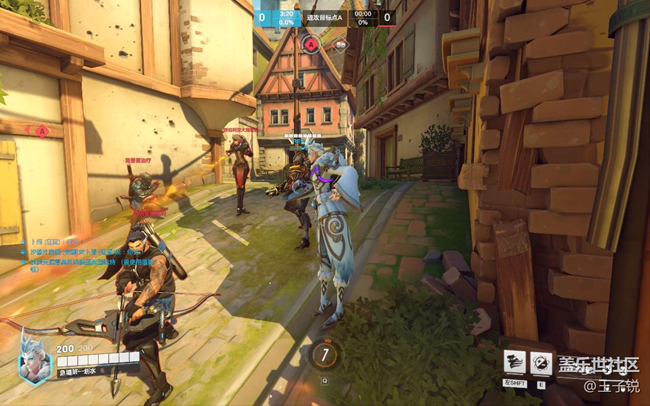Click the attack objective A banner
The height and width of the screenshot is (406, 650).
pyautogui.click(x=324, y=16)
